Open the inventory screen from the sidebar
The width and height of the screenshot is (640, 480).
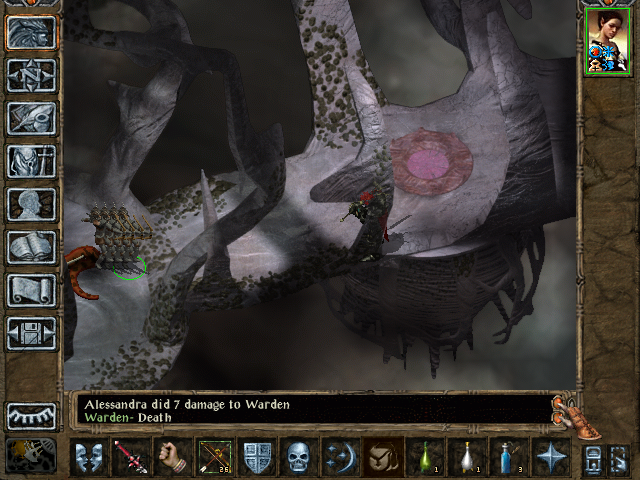(31, 161)
